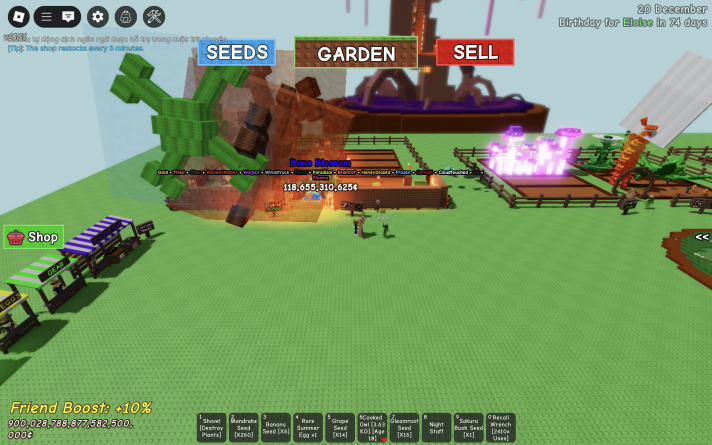Choose the Gleamroot Seed slot
Viewport: 712px width, 445px height.
[404, 427]
